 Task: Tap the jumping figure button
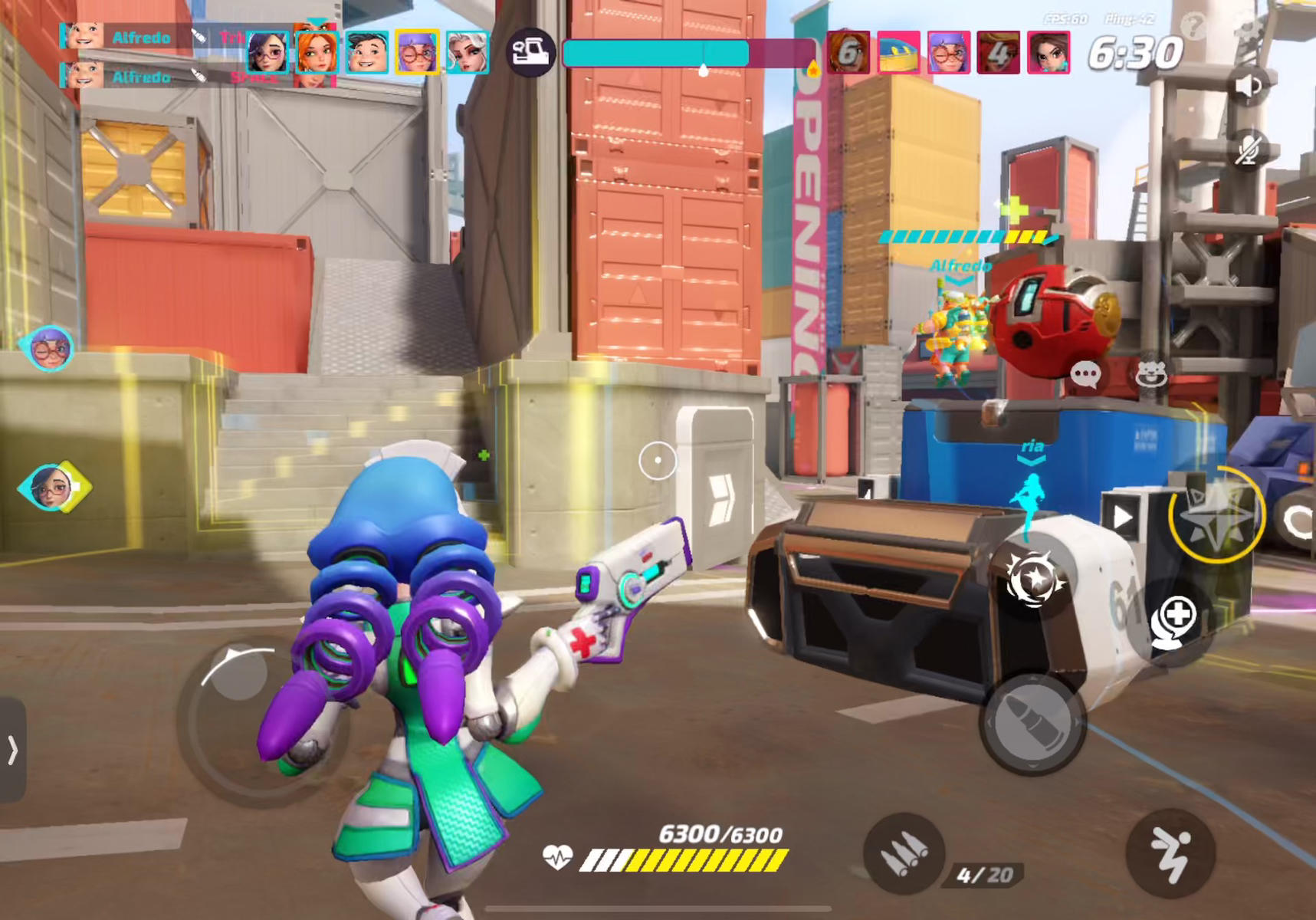pos(1170,853)
